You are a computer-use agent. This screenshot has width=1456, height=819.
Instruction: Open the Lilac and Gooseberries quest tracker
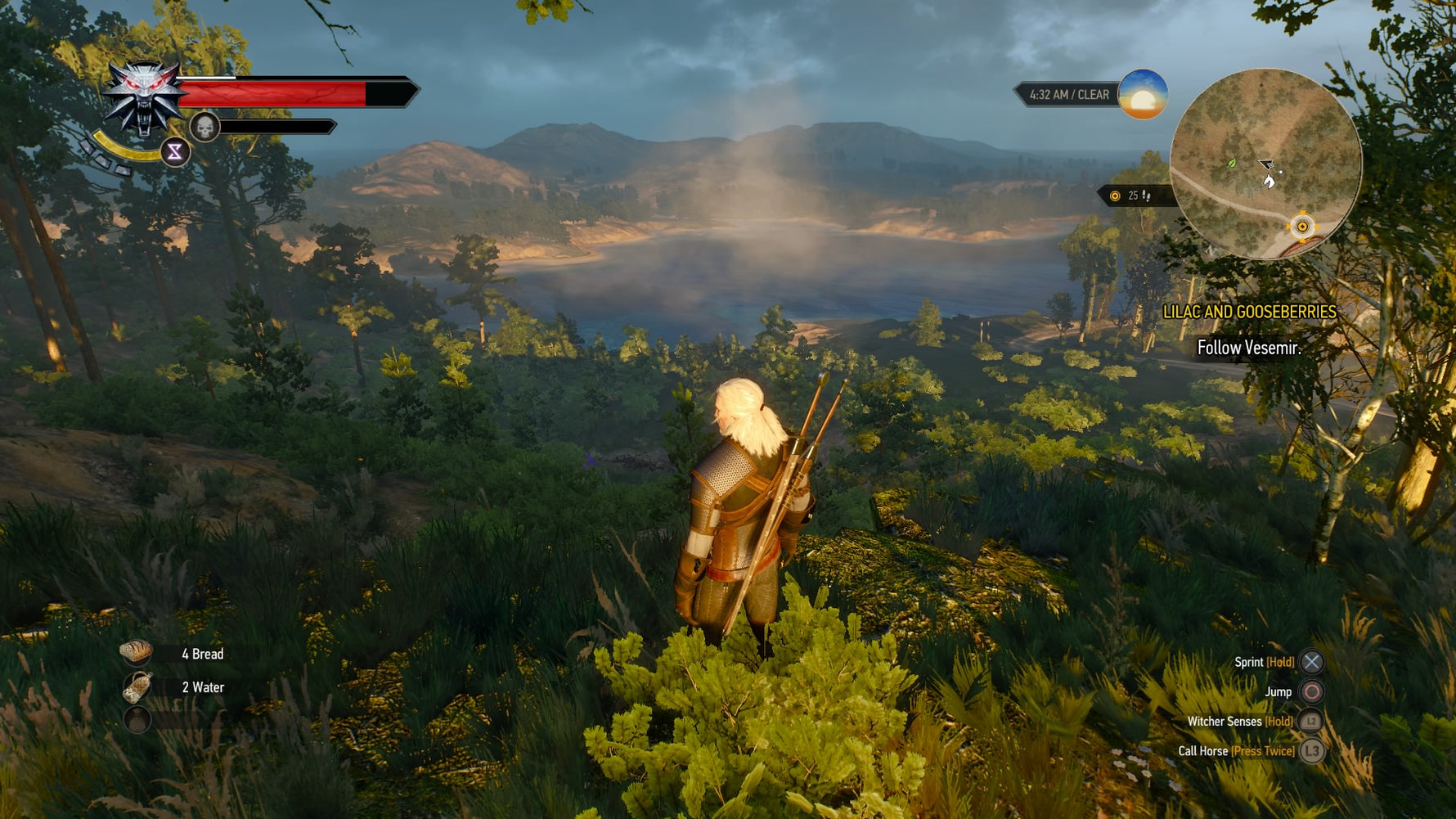pyautogui.click(x=1249, y=312)
